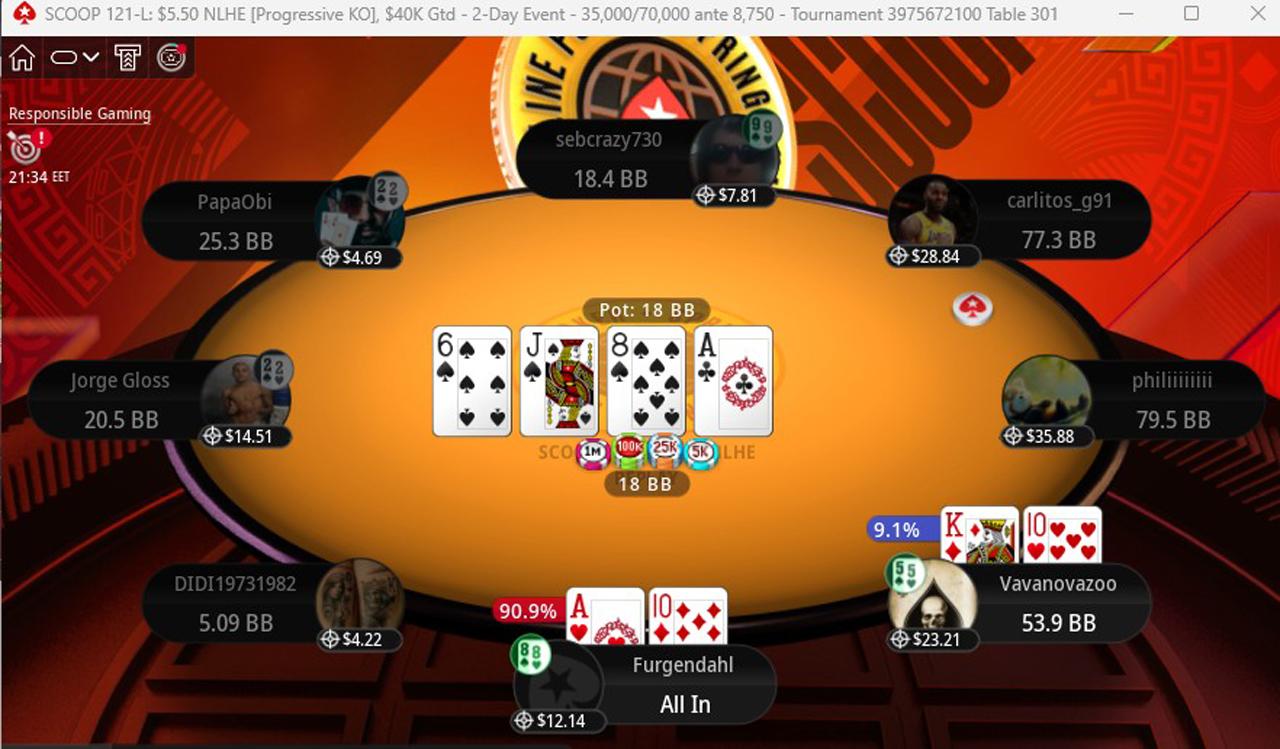Click the $35.88 bounty badge

(x=1049, y=436)
